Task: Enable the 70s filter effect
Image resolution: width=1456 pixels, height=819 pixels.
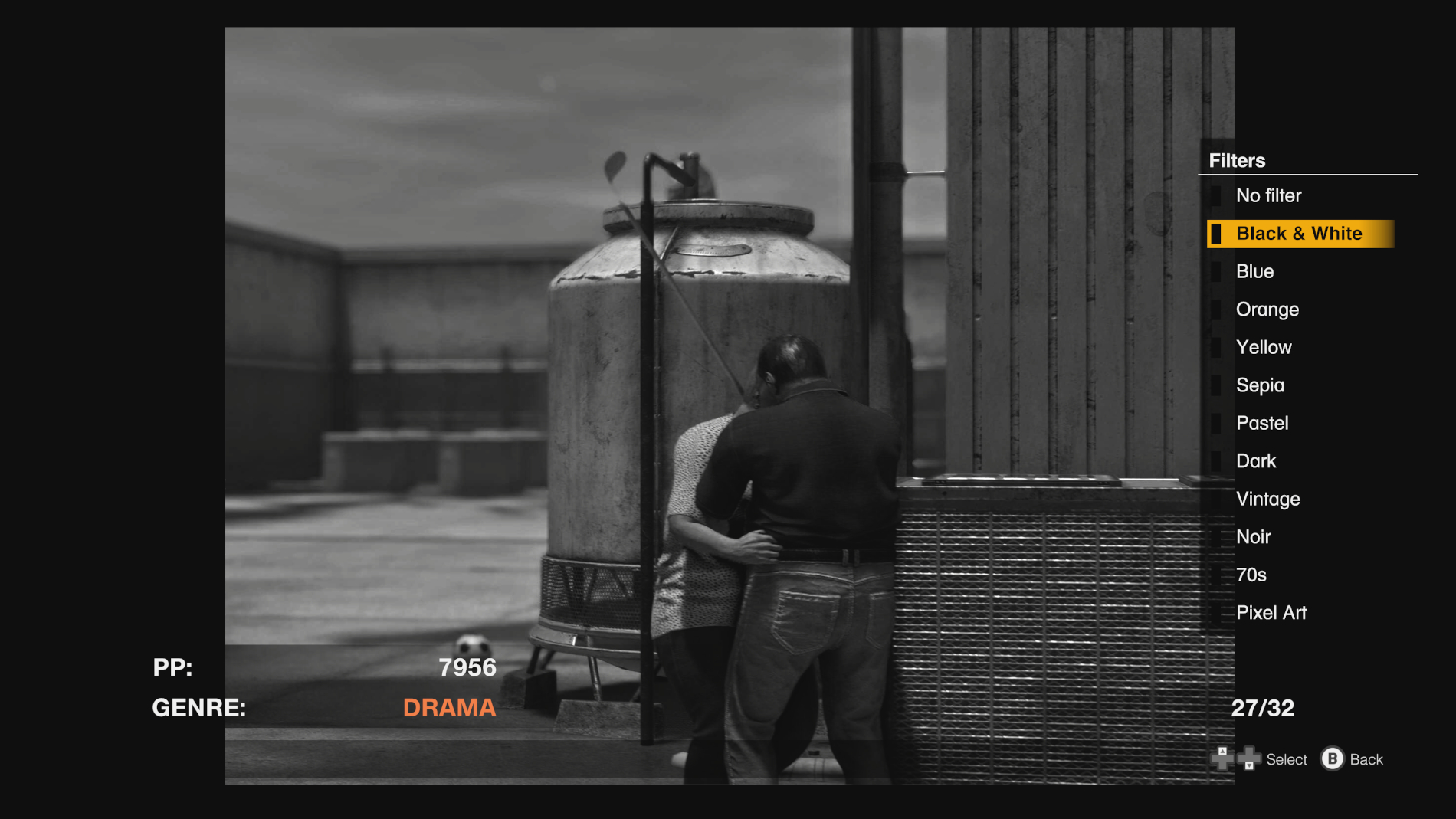Action: pyautogui.click(x=1251, y=575)
